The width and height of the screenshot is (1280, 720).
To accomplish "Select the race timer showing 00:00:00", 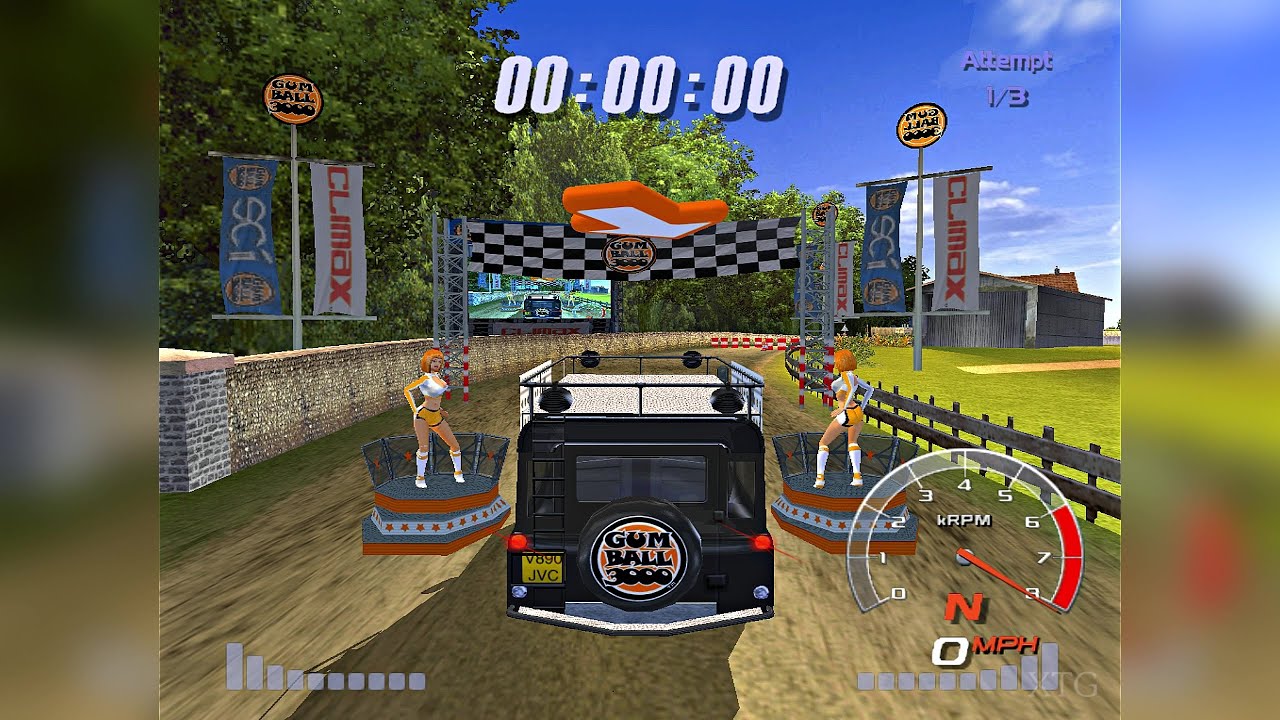I will tap(640, 85).
